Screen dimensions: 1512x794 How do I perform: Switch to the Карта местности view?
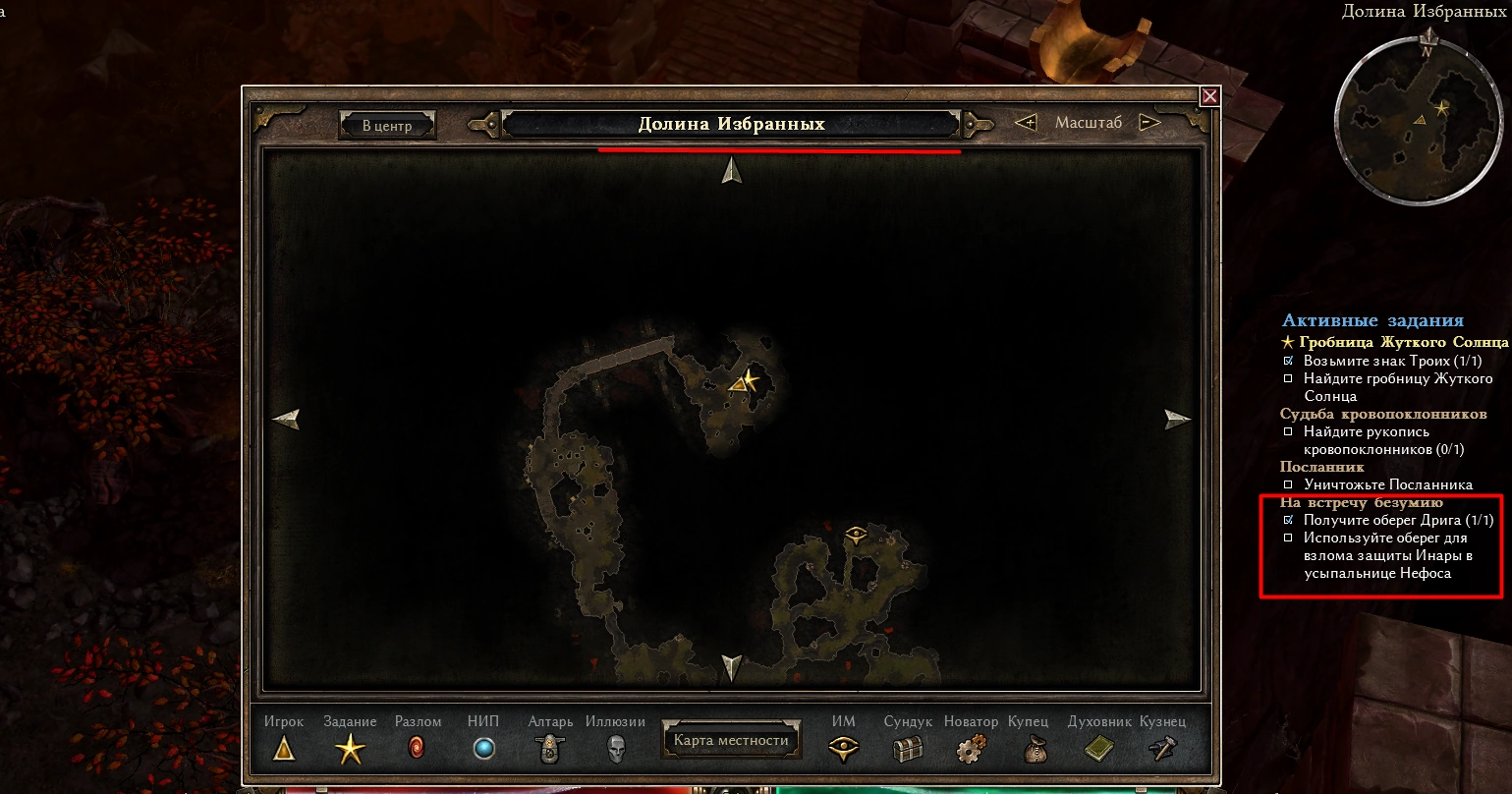[x=731, y=740]
